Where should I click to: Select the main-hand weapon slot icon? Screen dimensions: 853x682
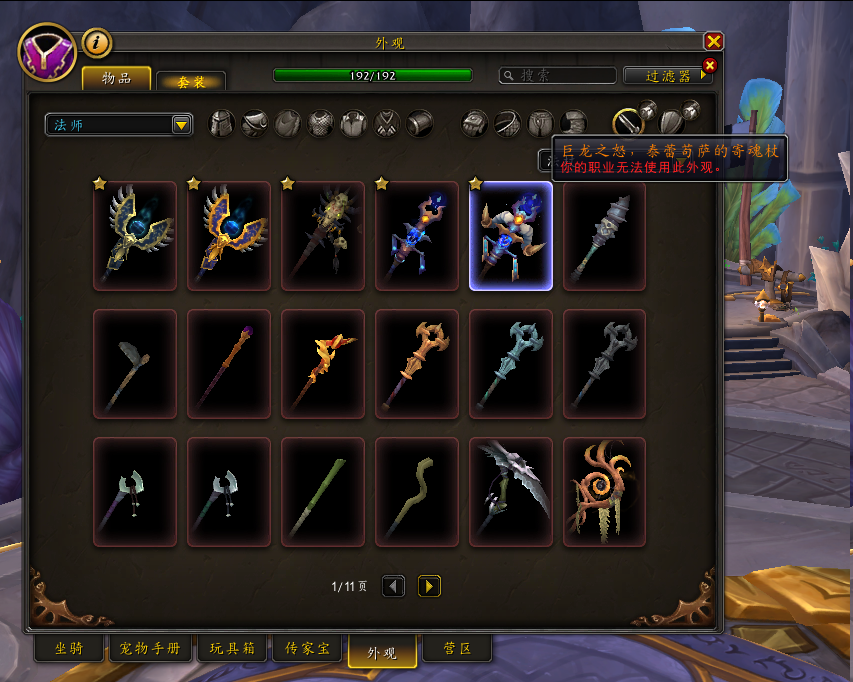(627, 123)
